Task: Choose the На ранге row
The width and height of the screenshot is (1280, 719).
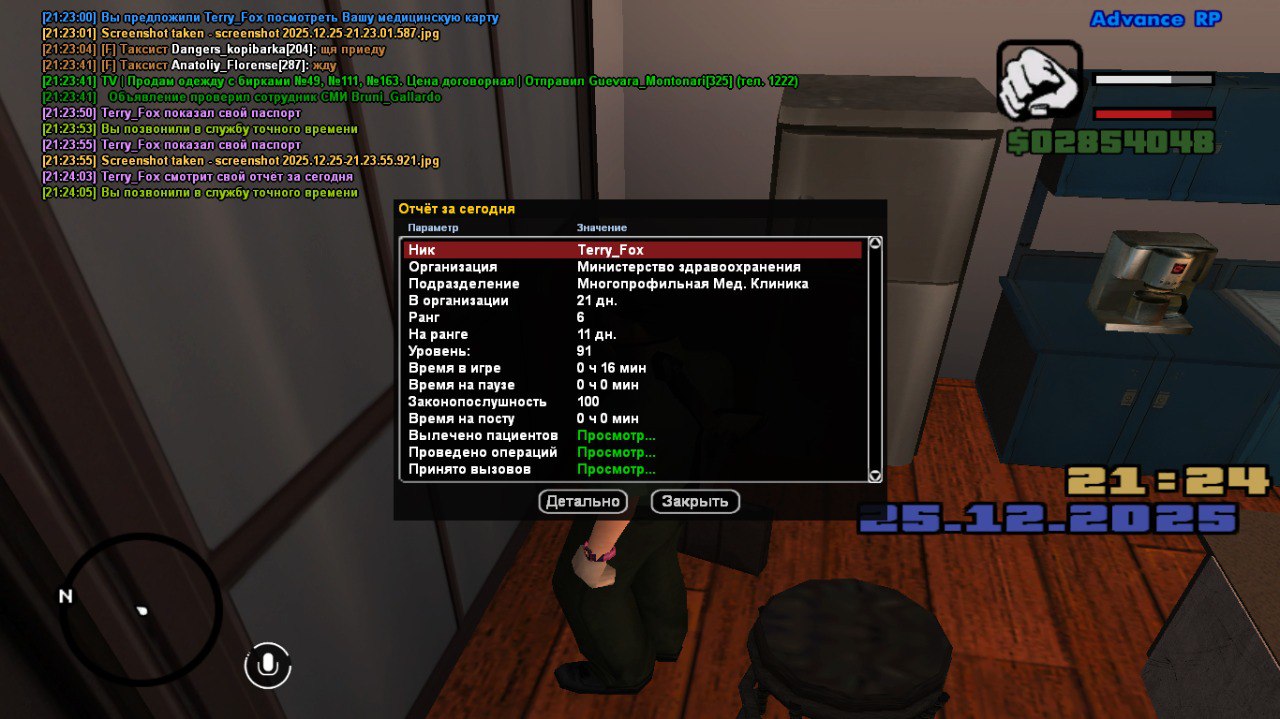Action: [632, 334]
